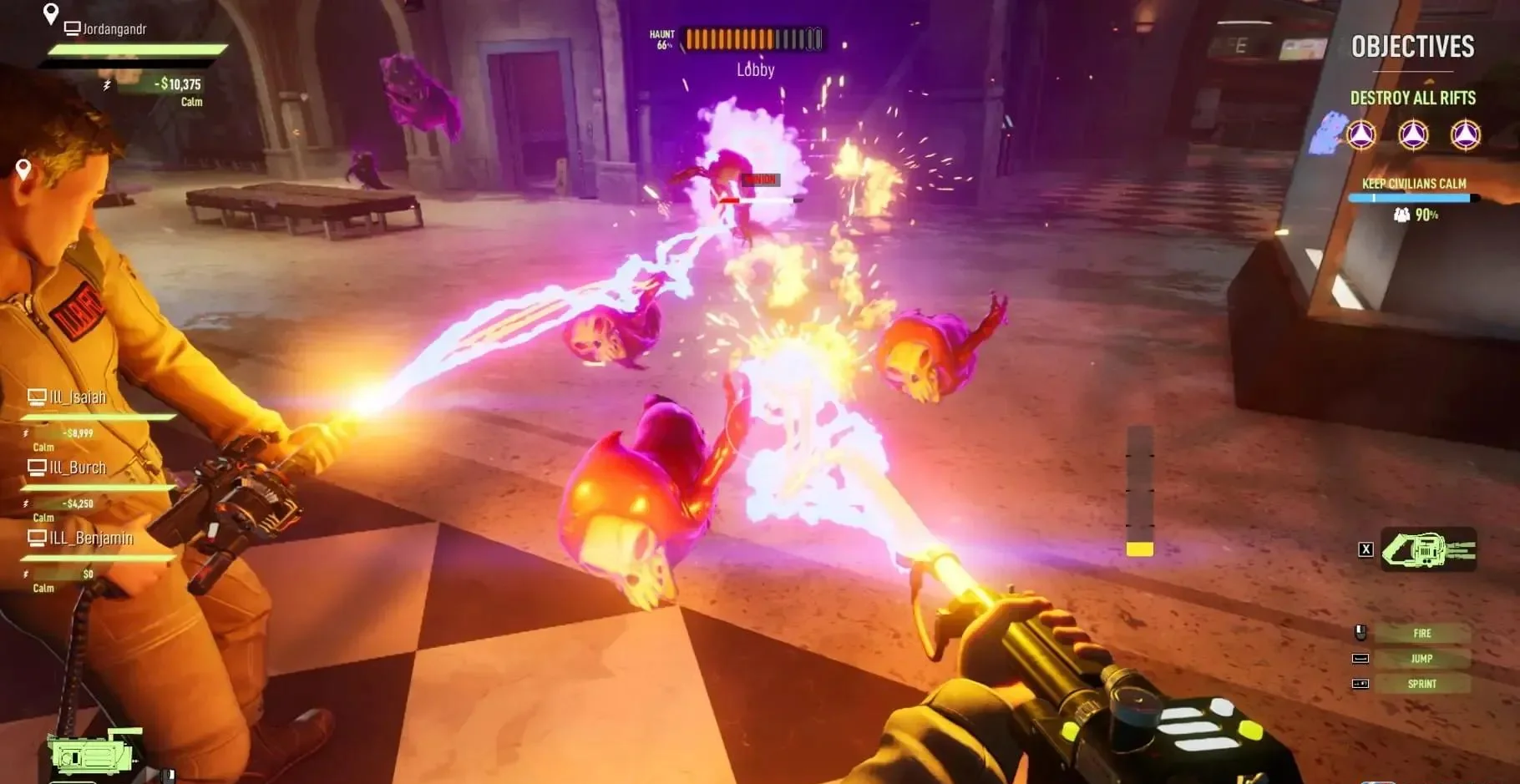Click the Jordangandr player nameplate
This screenshot has width=1520, height=784.
tap(114, 29)
